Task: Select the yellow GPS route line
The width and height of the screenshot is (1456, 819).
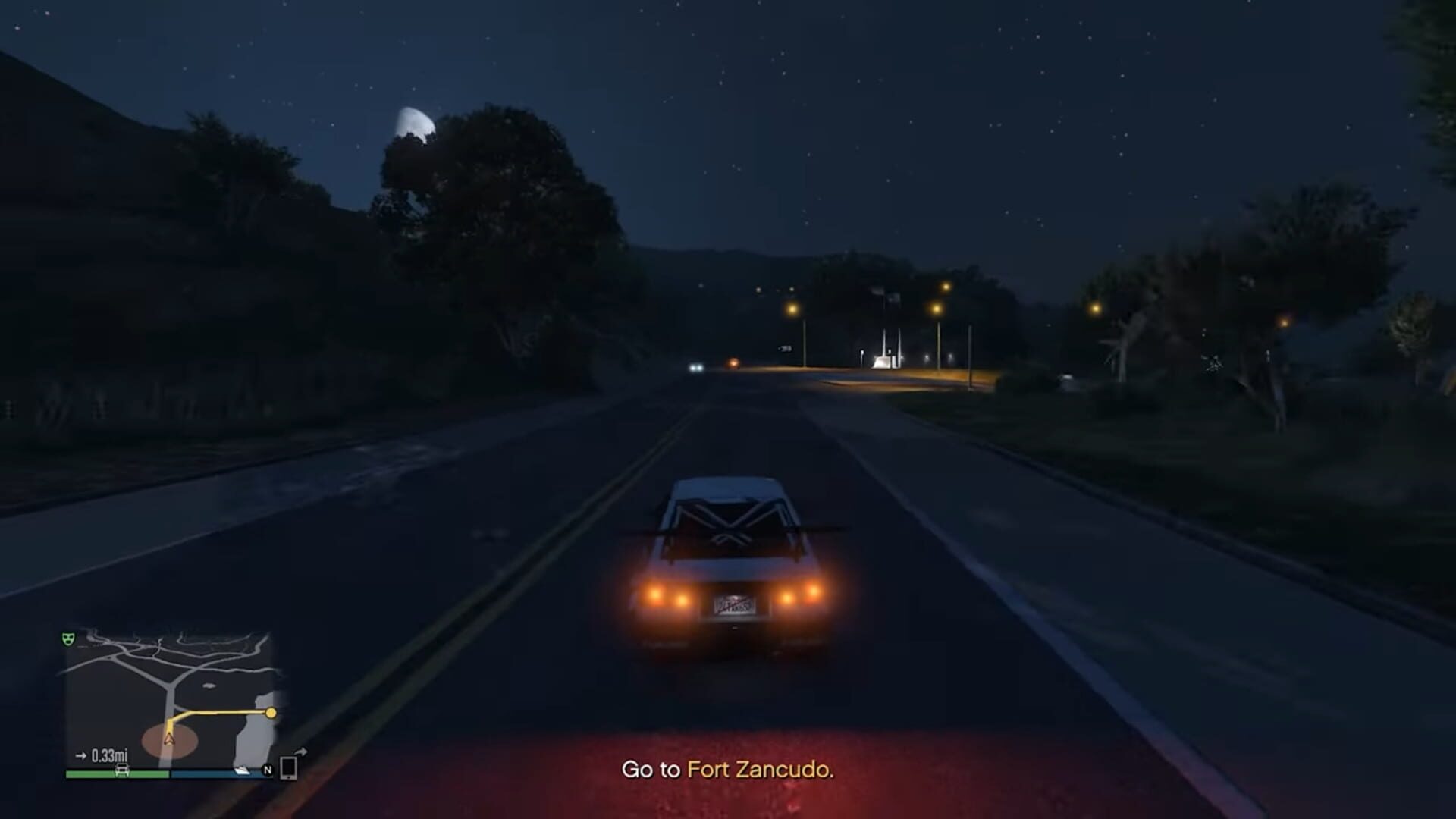Action: (218, 712)
